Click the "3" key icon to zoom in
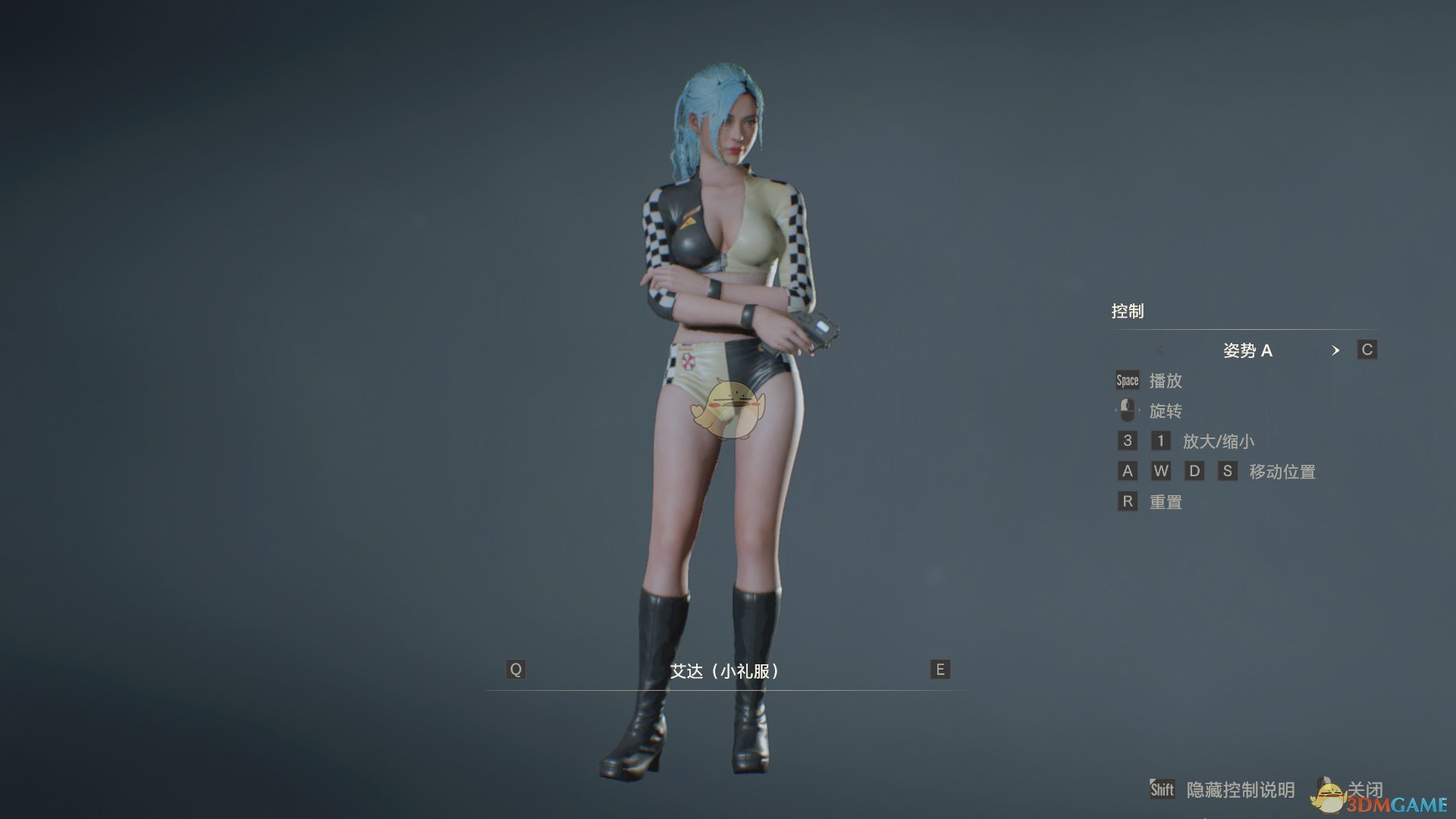 1127,441
